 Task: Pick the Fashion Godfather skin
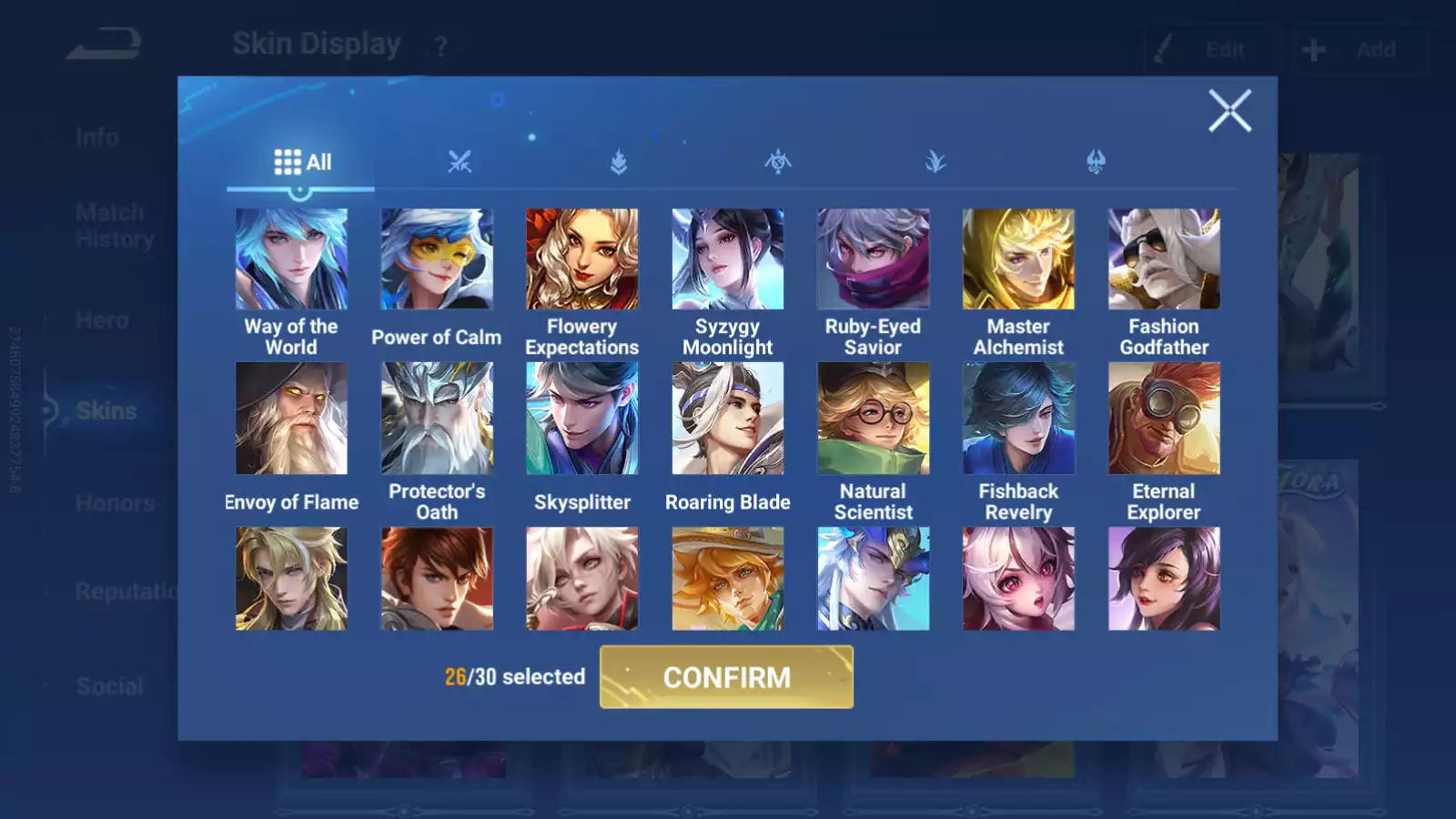click(x=1164, y=259)
